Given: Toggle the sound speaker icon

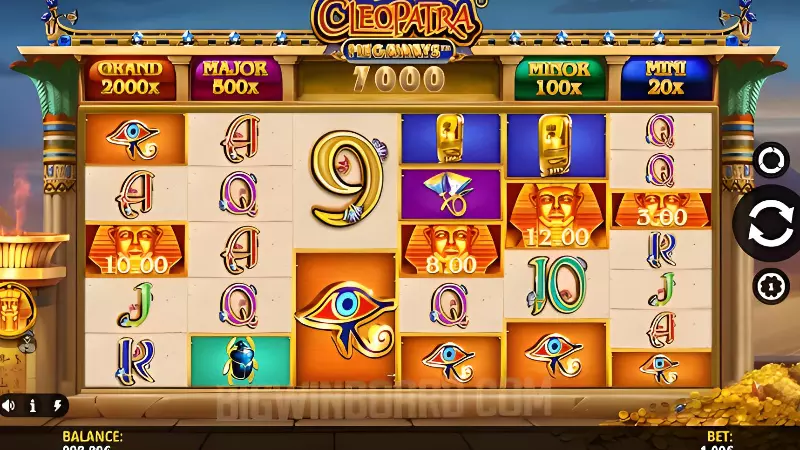Looking at the screenshot, I should coord(9,406).
